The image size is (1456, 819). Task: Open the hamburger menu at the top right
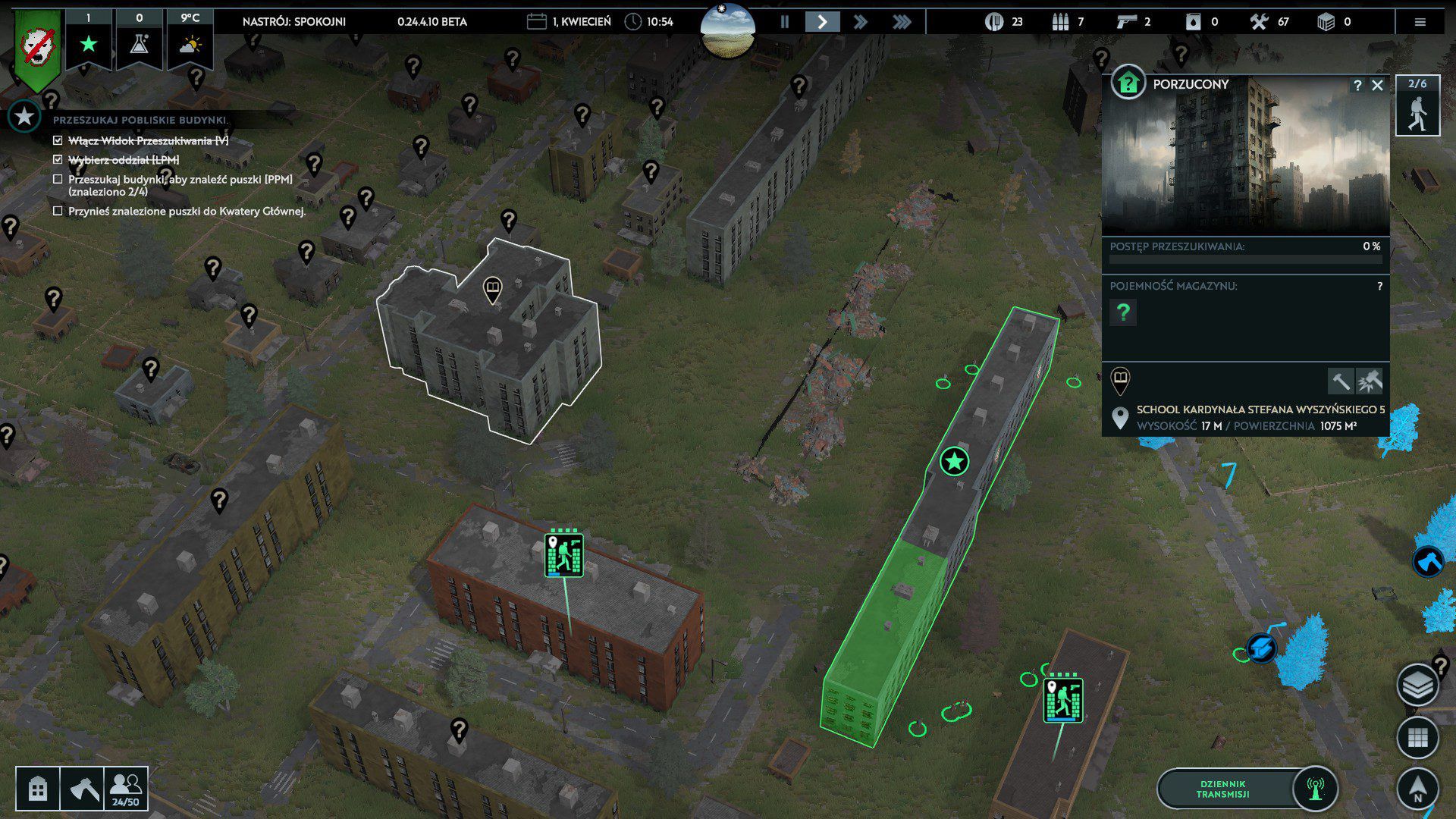[1420, 22]
